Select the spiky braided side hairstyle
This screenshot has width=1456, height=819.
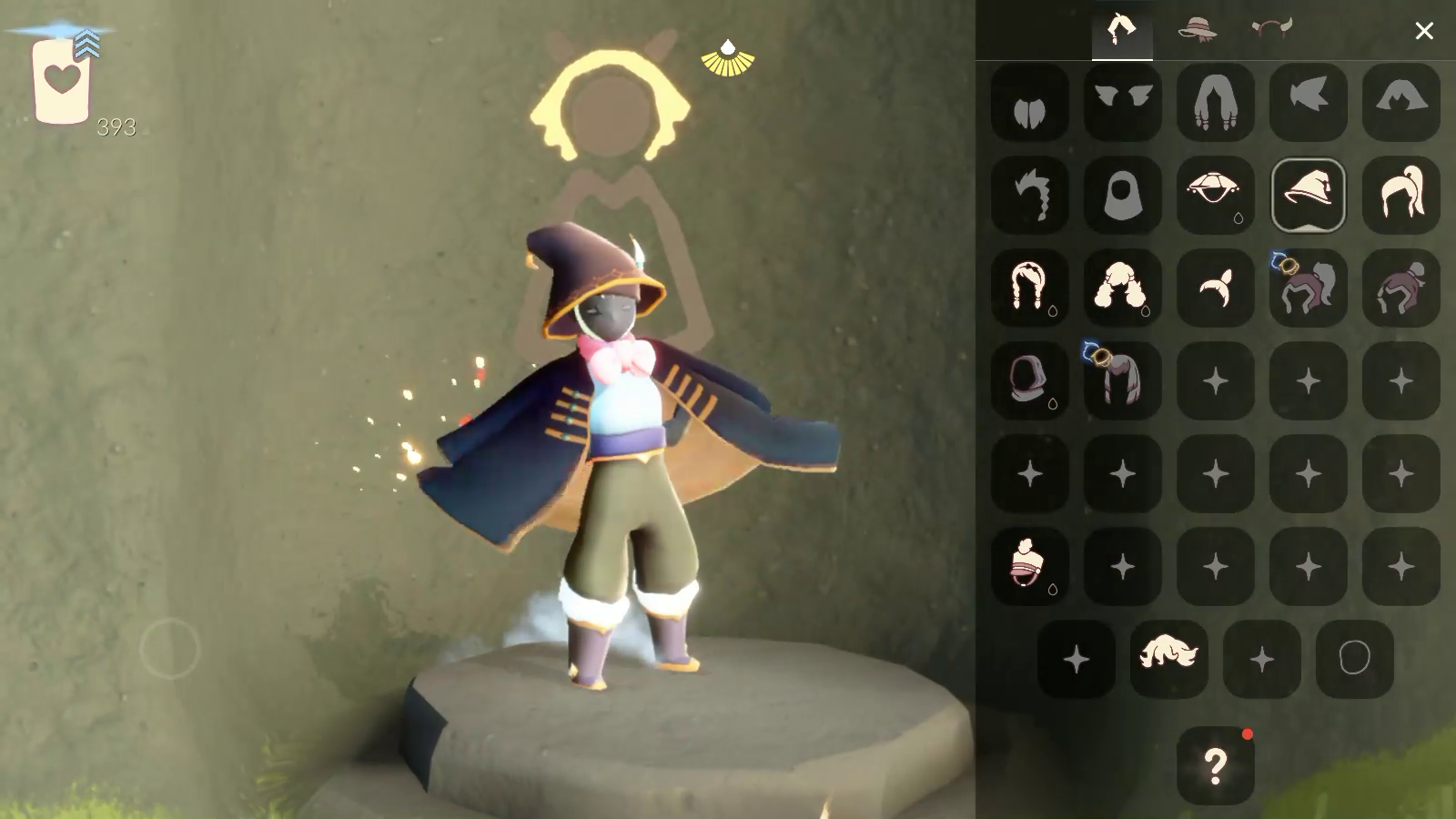click(1029, 195)
